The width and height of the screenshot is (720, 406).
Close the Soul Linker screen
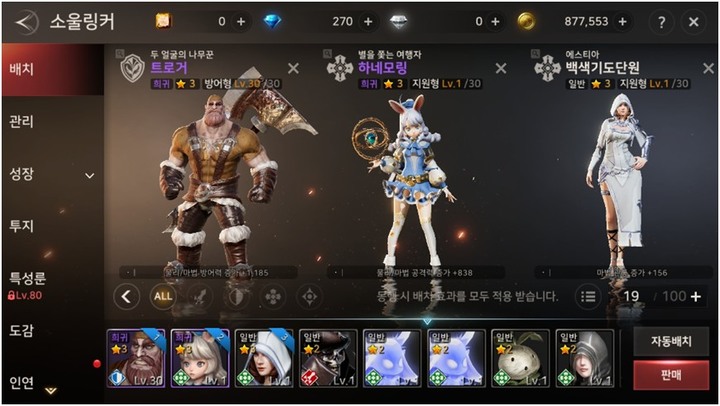tap(695, 21)
